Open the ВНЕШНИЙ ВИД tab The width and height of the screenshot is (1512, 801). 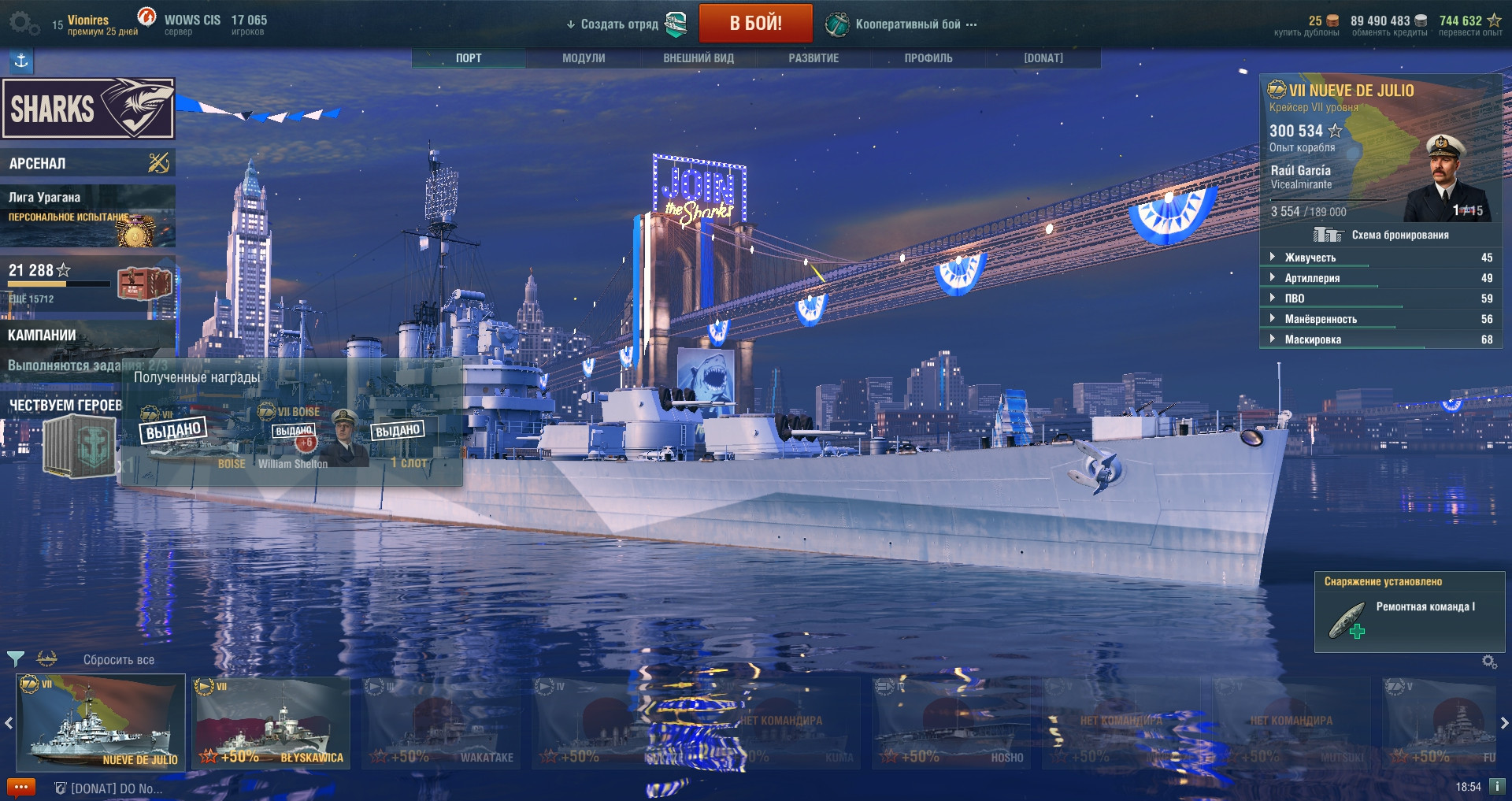(x=699, y=58)
